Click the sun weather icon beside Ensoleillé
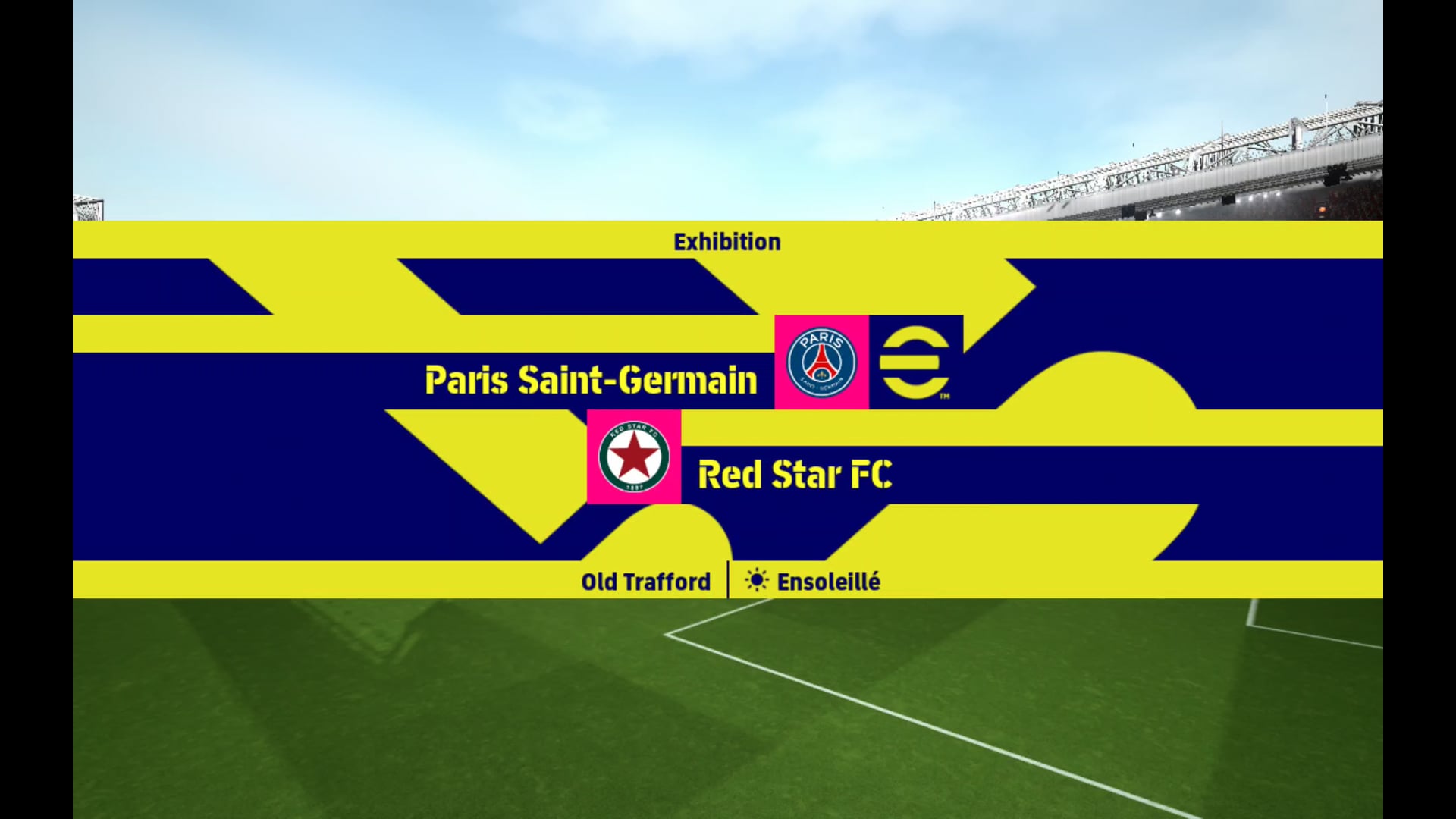 (x=756, y=581)
